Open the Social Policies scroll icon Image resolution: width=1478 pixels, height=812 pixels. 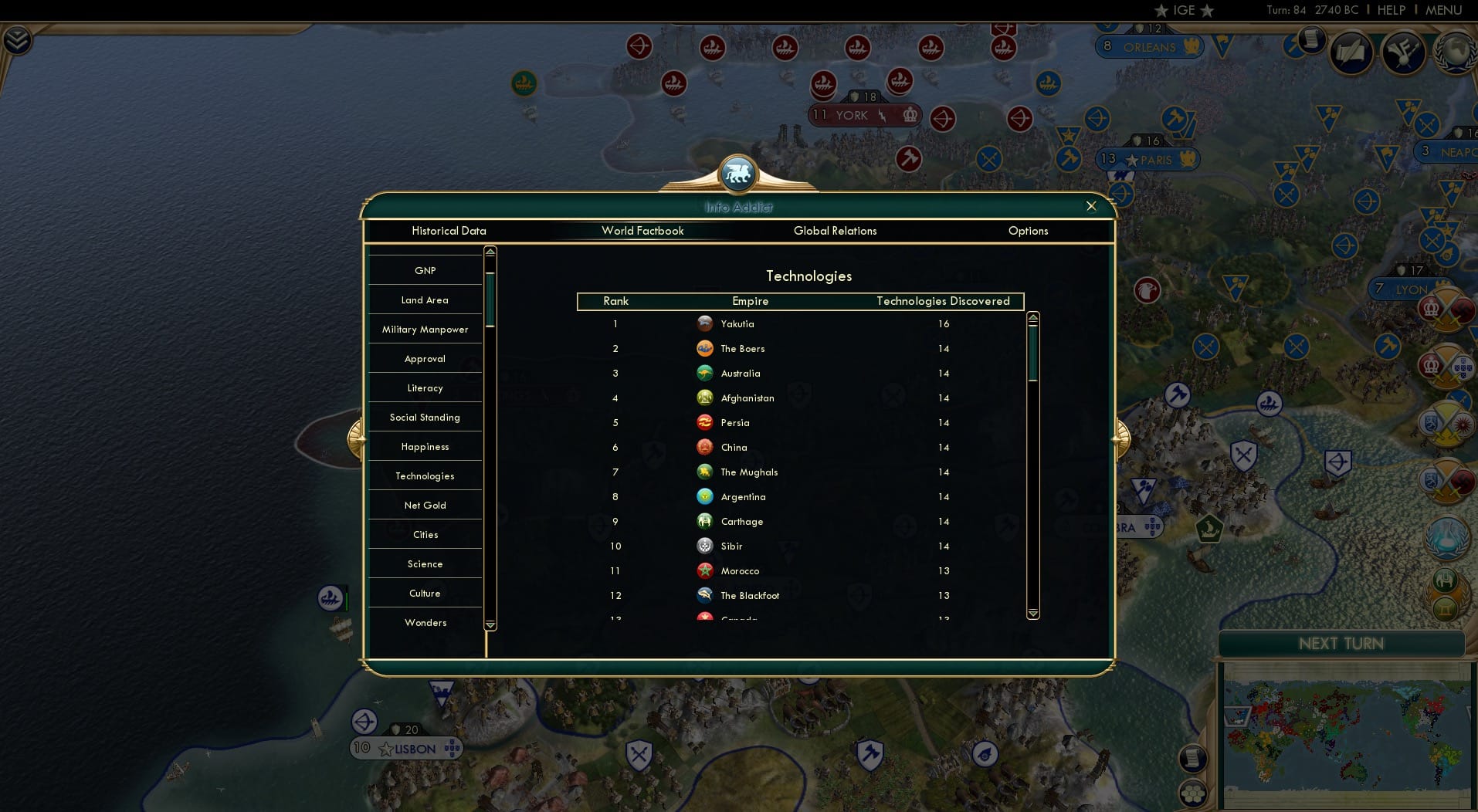[1351, 53]
